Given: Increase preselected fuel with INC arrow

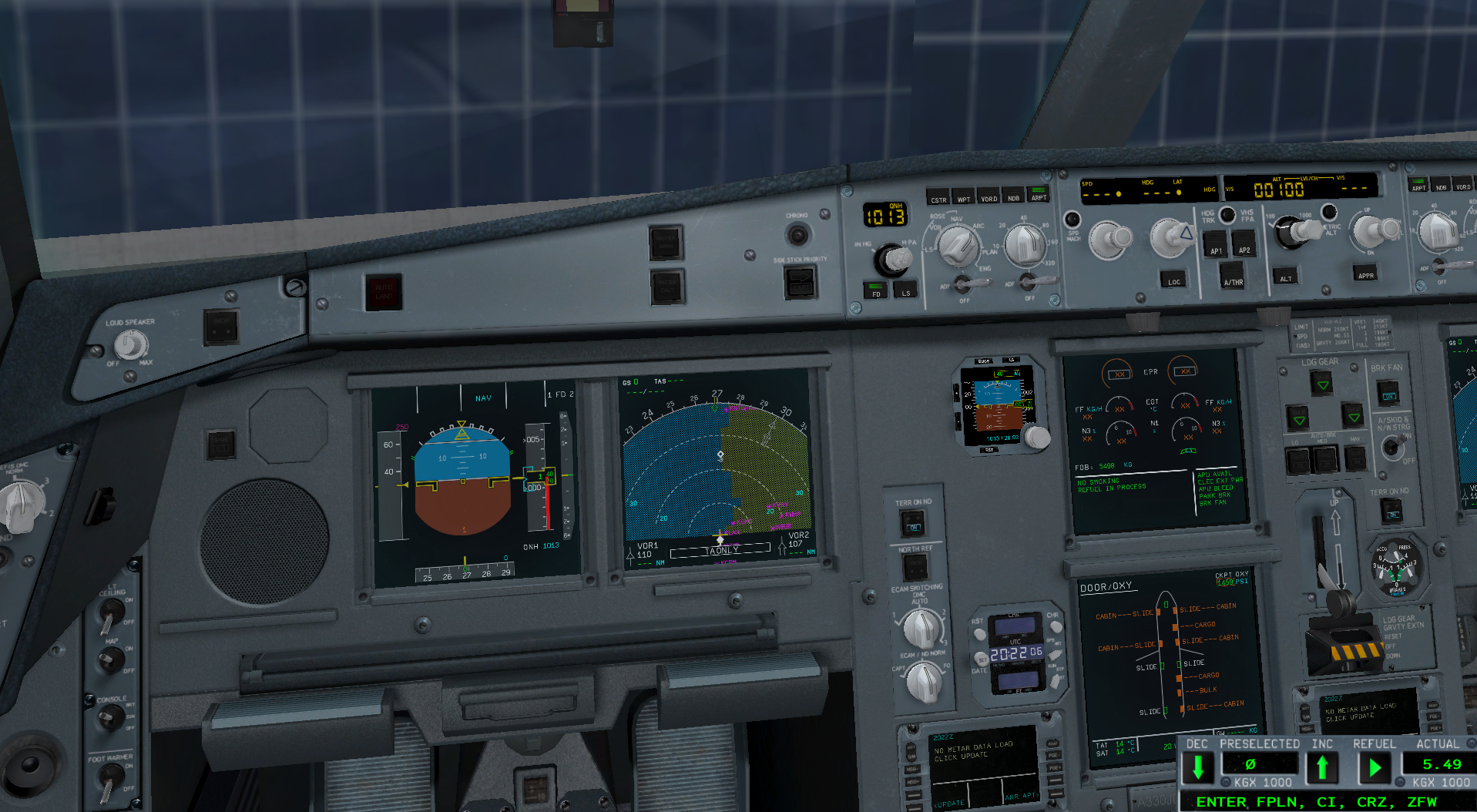Looking at the screenshot, I should [x=1322, y=767].
